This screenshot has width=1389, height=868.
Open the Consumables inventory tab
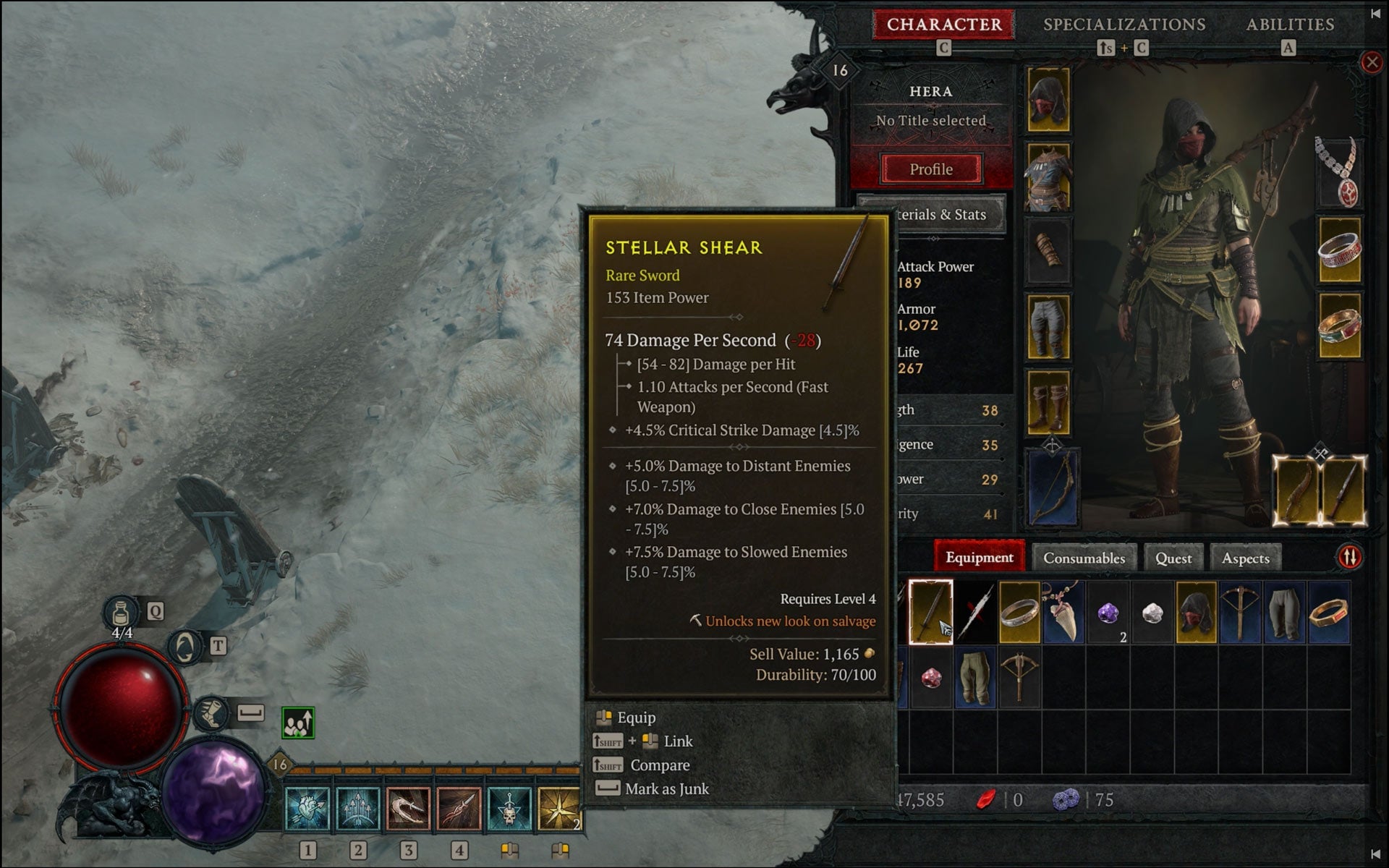tap(1084, 557)
